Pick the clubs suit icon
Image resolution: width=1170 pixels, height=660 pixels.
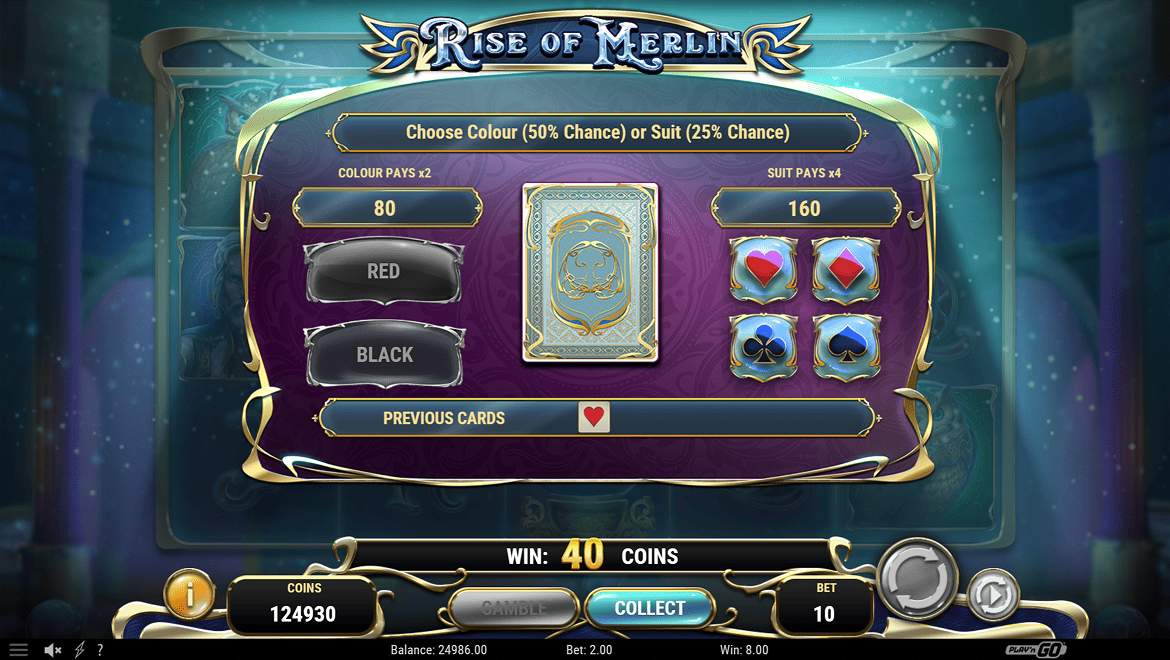tap(763, 347)
